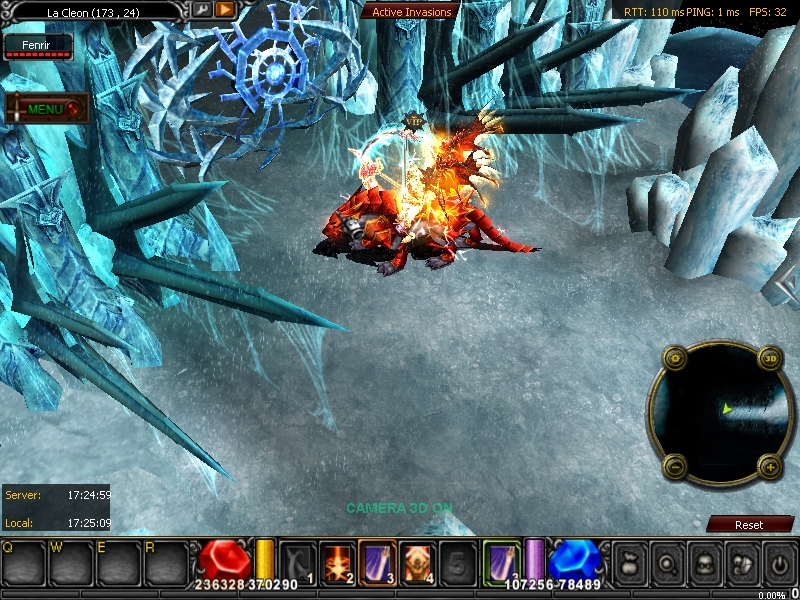Click the red Reset button

point(749,524)
